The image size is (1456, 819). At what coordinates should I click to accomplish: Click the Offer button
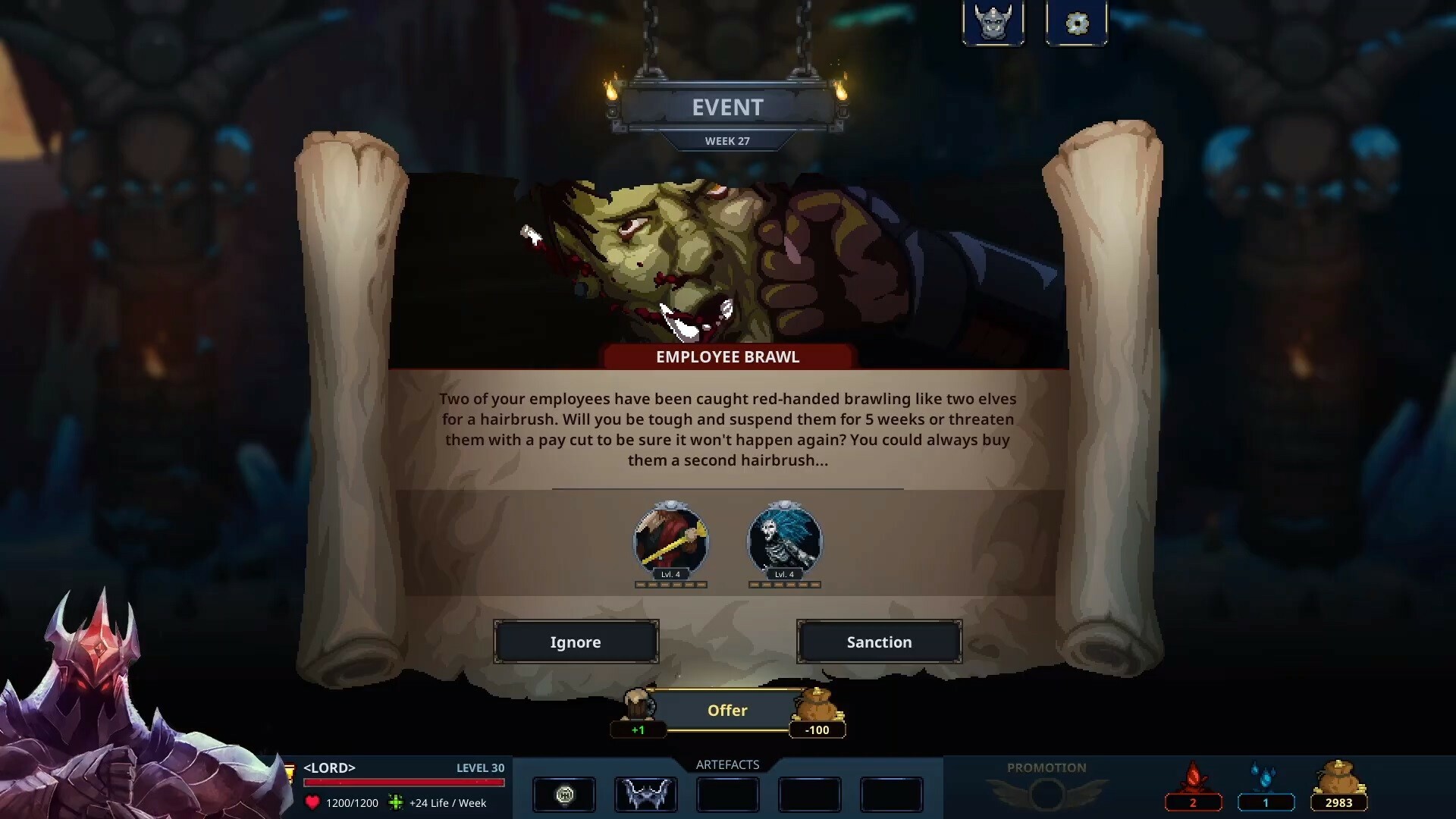[727, 711]
